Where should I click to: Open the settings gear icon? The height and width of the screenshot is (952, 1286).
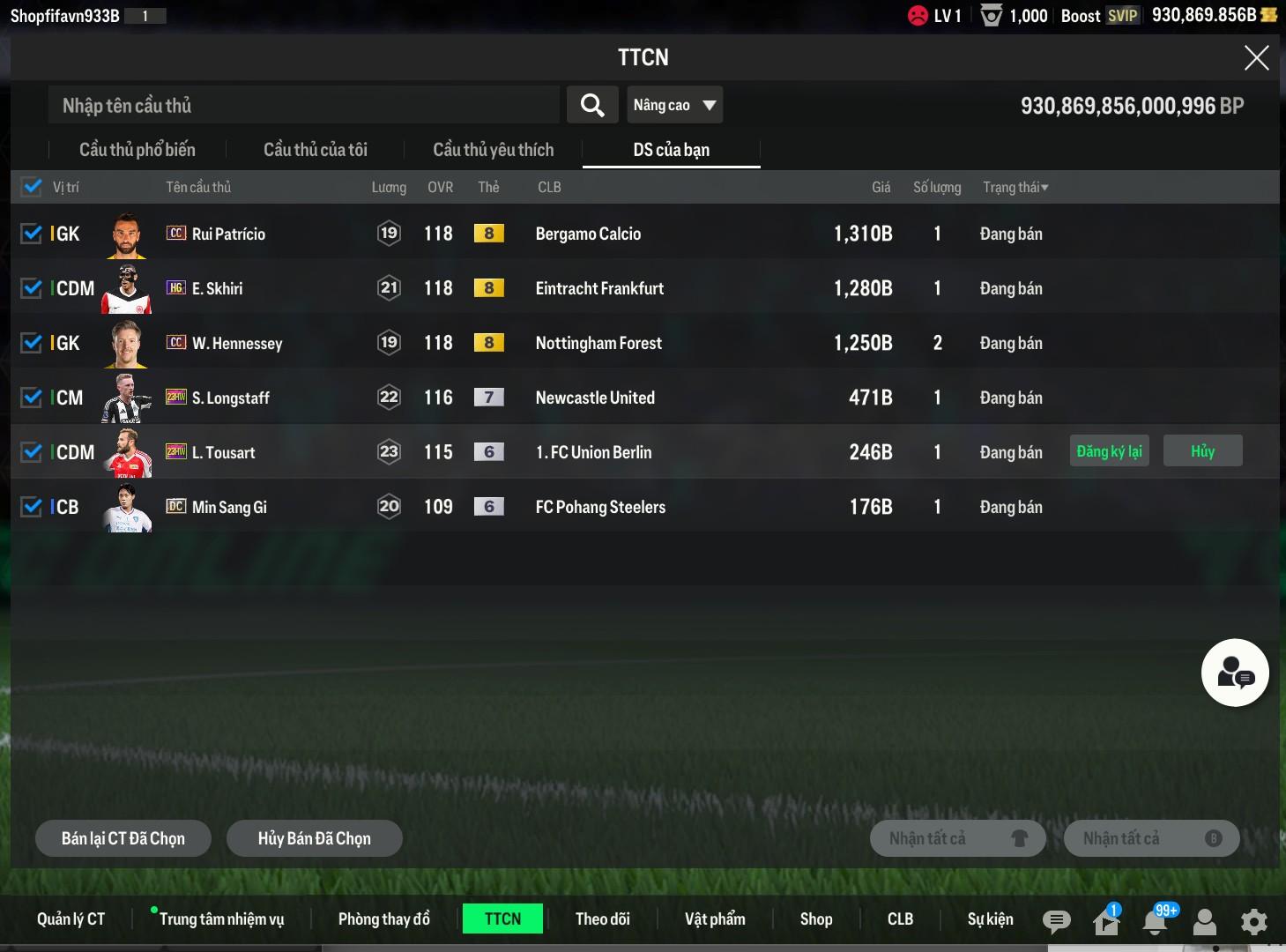coord(1253,921)
